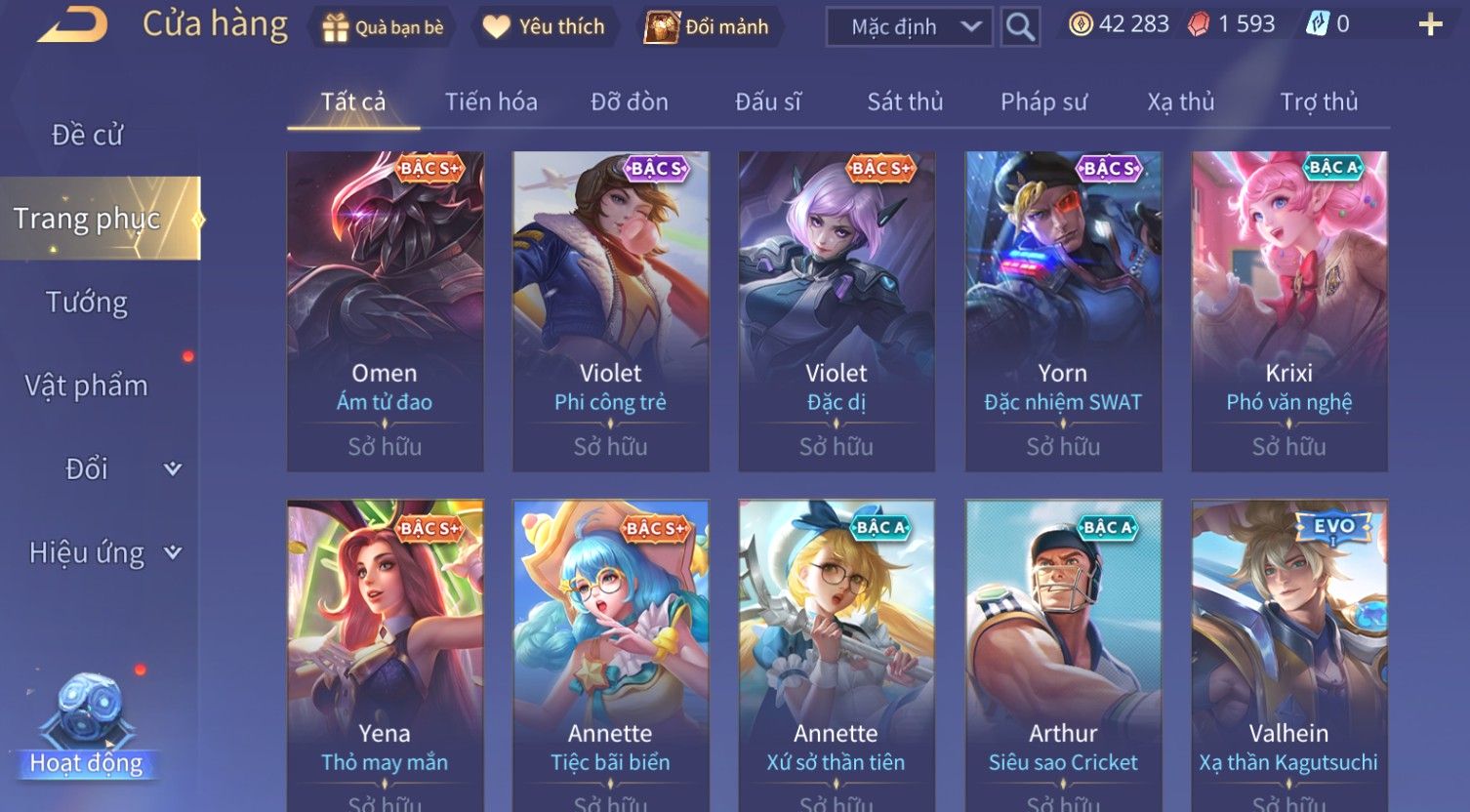Select the Pháp sư tab
The height and width of the screenshot is (812, 1470).
tap(1043, 101)
